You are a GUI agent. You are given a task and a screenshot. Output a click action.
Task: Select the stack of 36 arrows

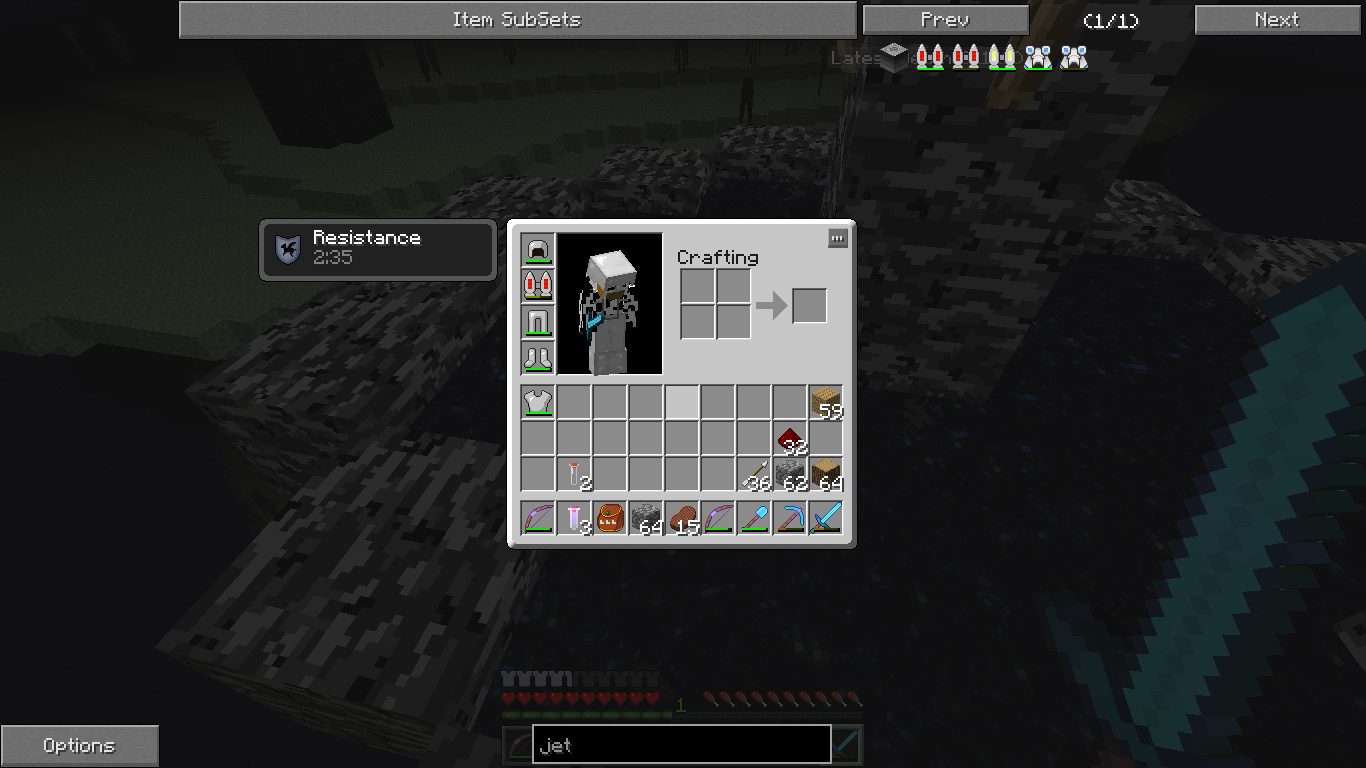tap(754, 474)
